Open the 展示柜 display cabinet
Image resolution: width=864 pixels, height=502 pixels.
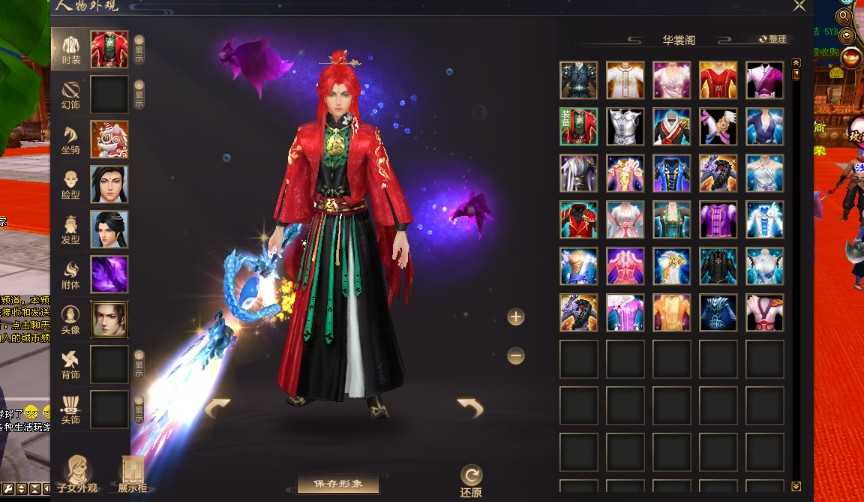point(133,473)
